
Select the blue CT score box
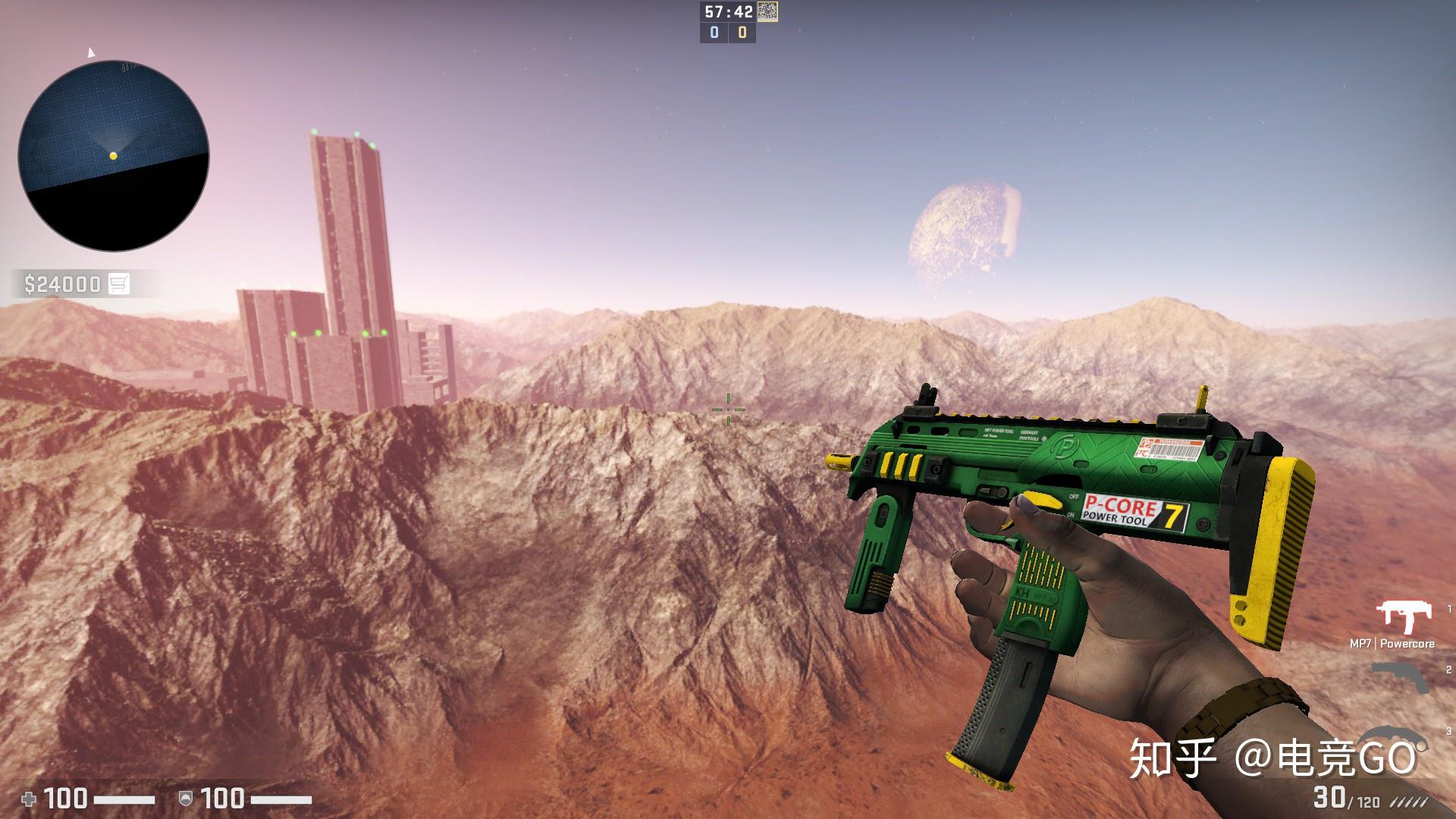tap(713, 33)
